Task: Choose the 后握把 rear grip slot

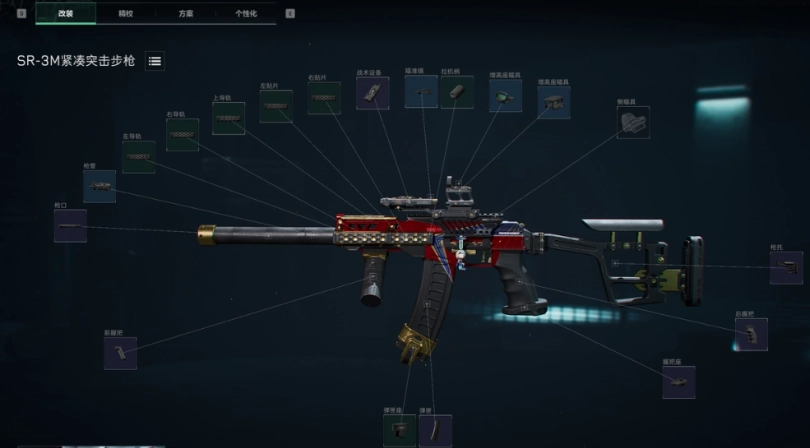Action: (751, 334)
